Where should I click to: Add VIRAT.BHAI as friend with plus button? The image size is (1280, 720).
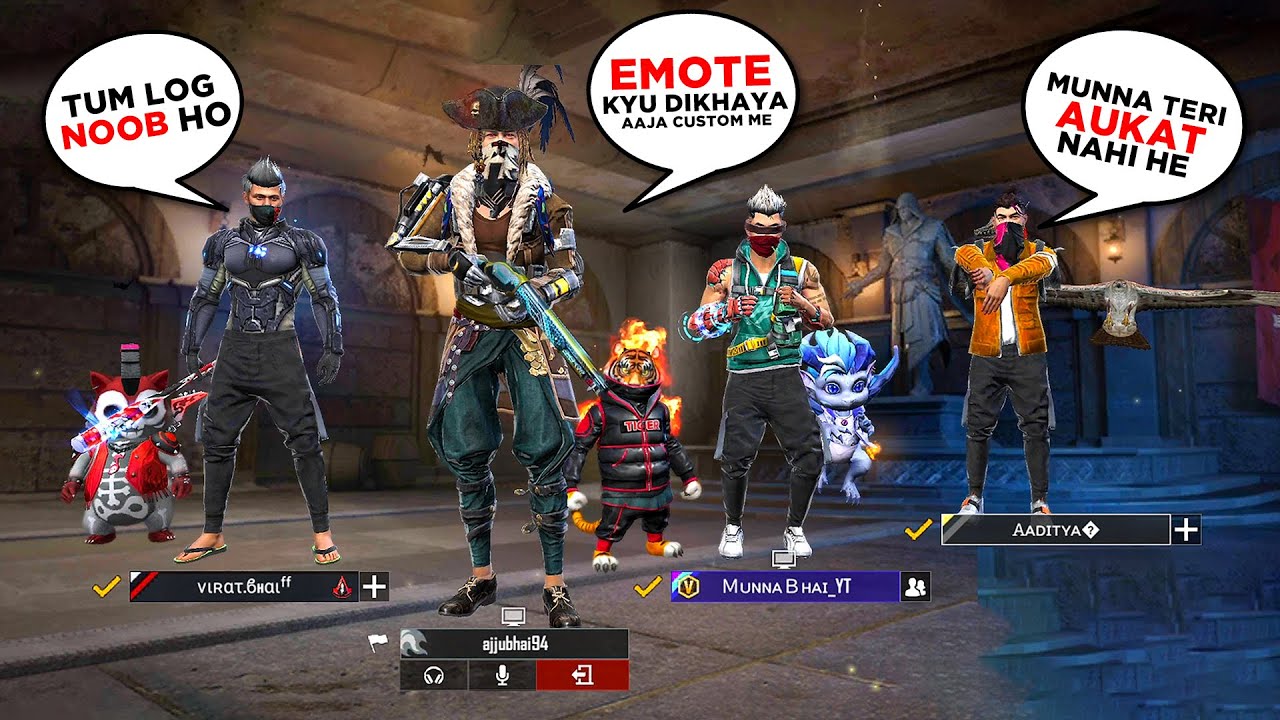click(374, 587)
